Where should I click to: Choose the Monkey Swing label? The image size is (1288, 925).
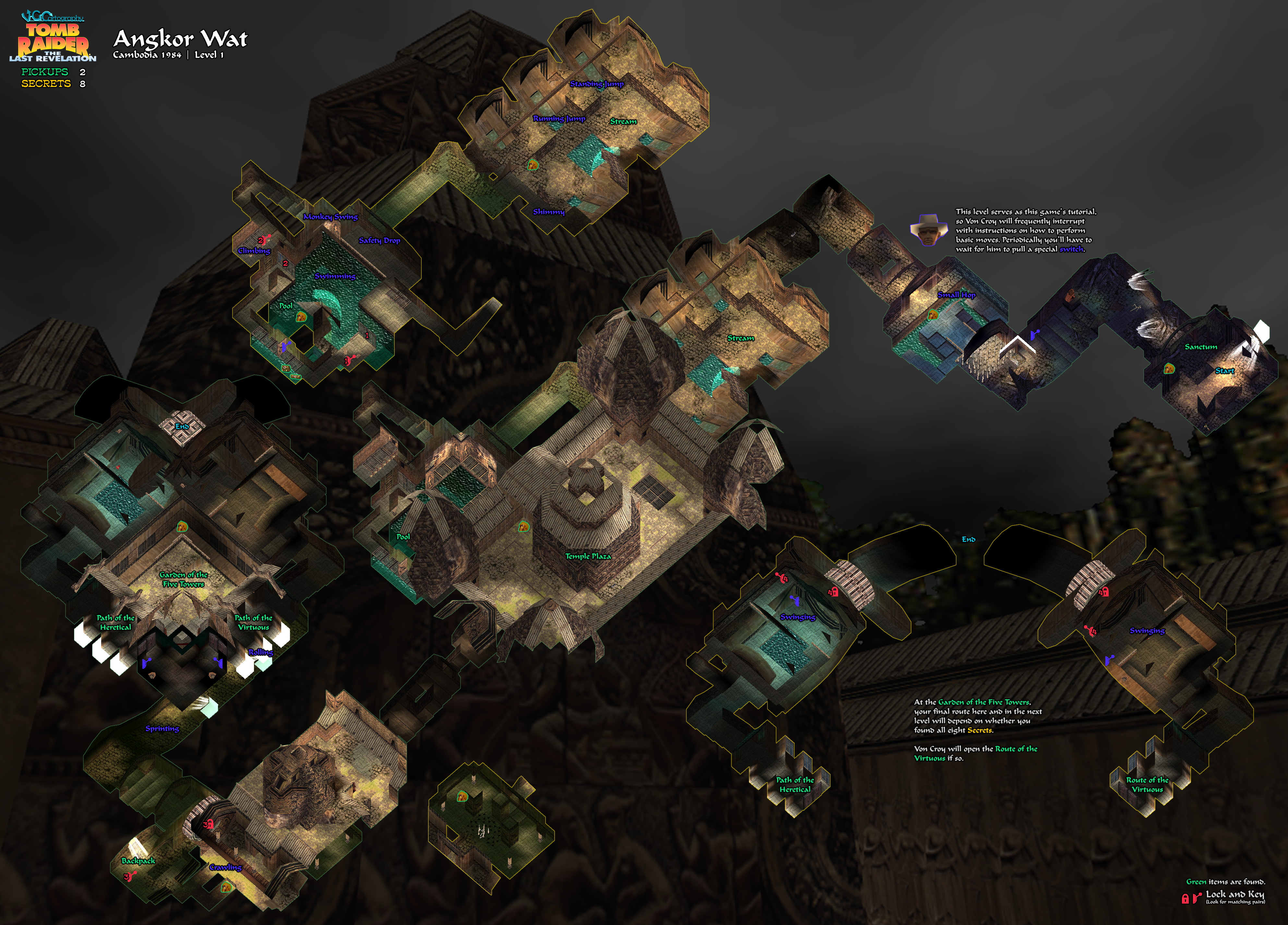pos(330,217)
